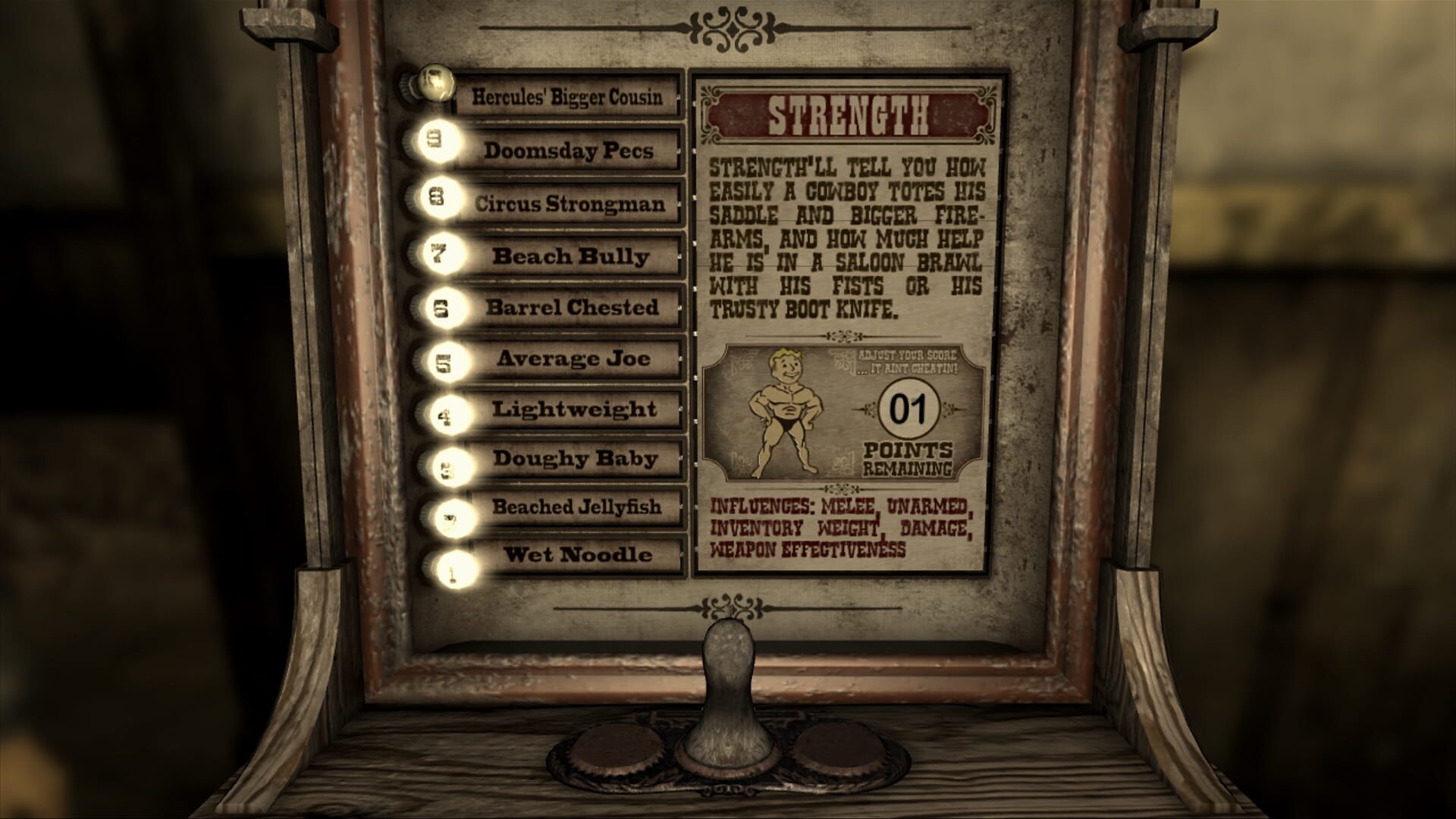The image size is (1456, 819).
Task: Open the Strength attribute header plaque
Action: tap(848, 115)
